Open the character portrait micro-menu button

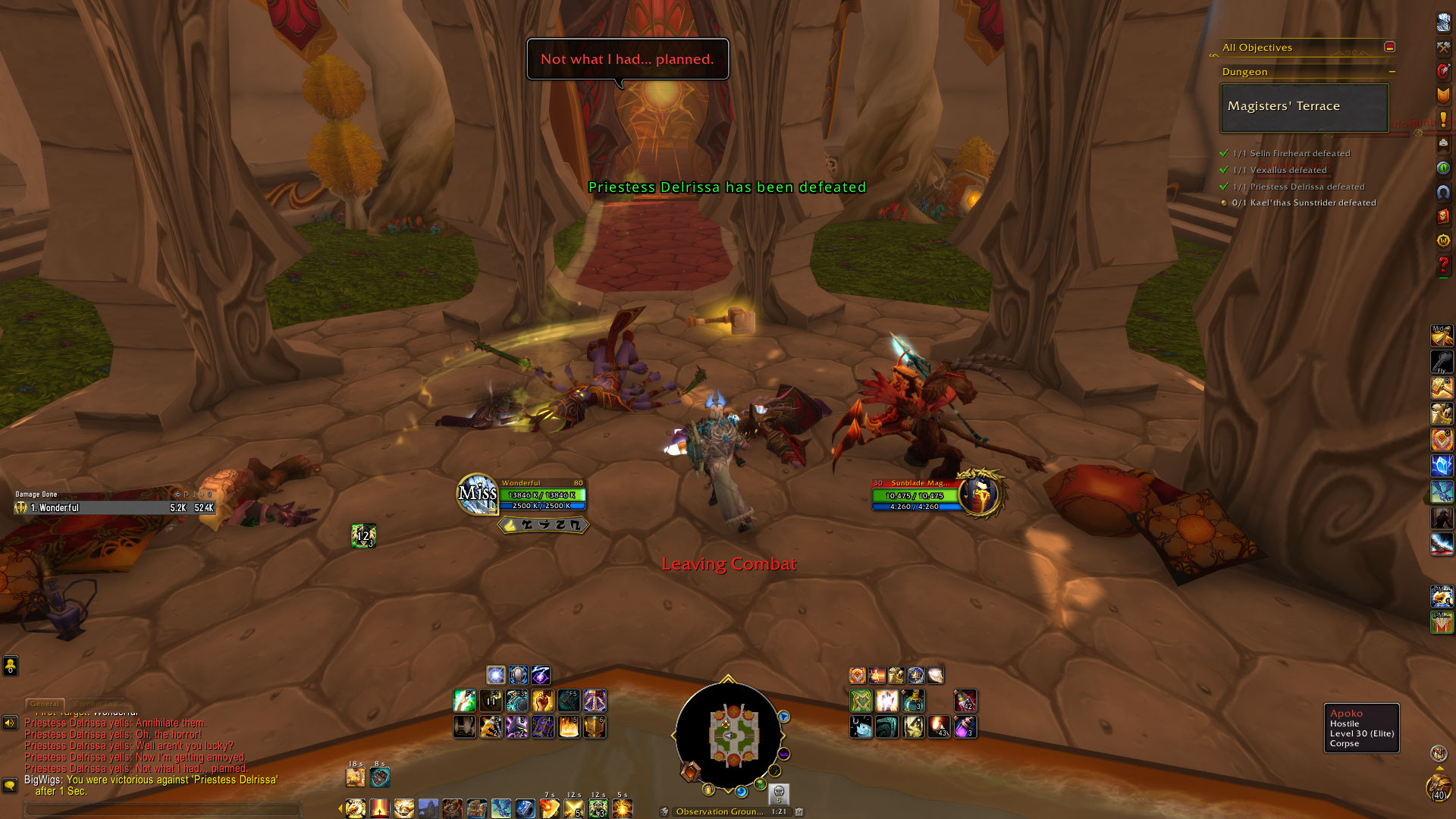tap(1443, 23)
